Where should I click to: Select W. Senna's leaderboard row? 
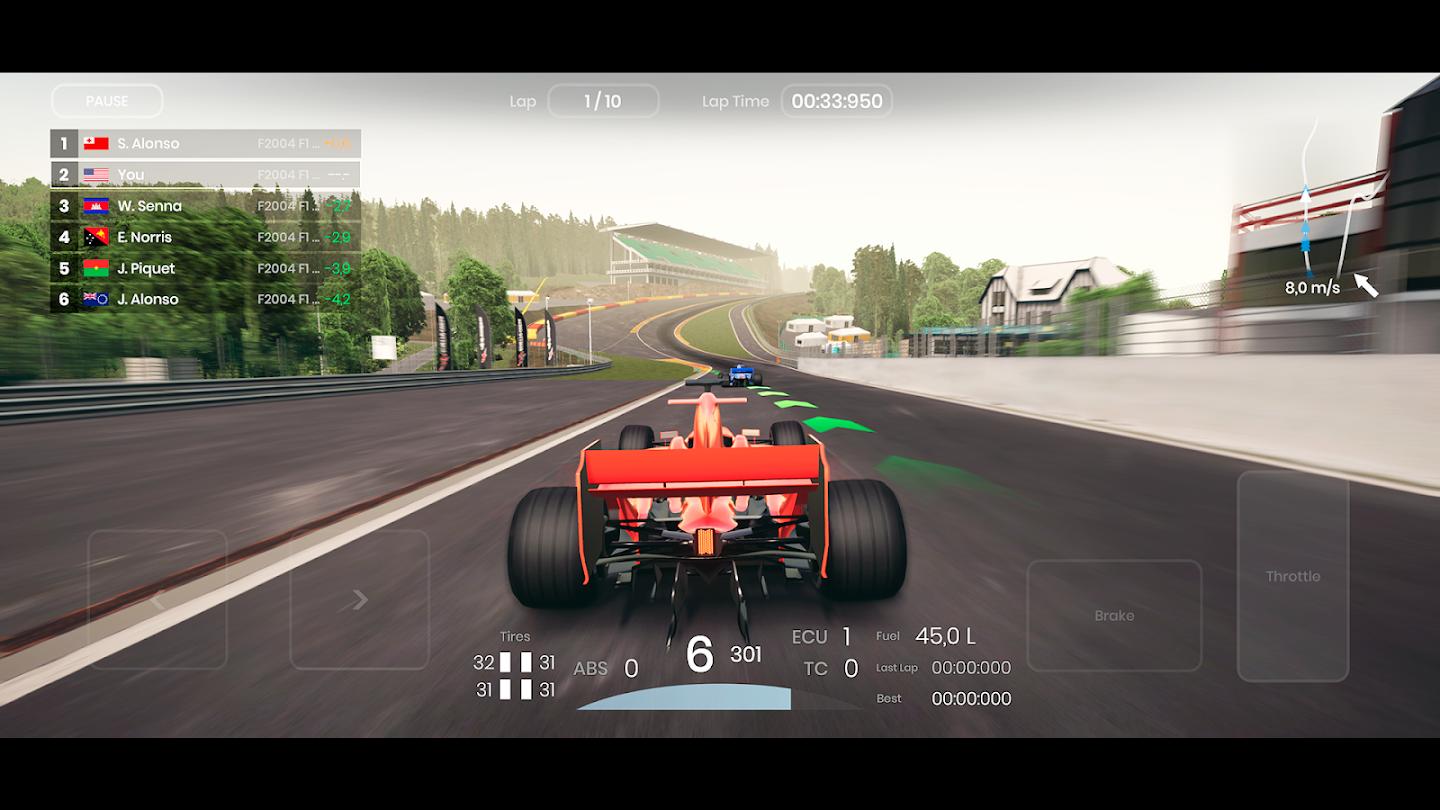click(x=205, y=206)
